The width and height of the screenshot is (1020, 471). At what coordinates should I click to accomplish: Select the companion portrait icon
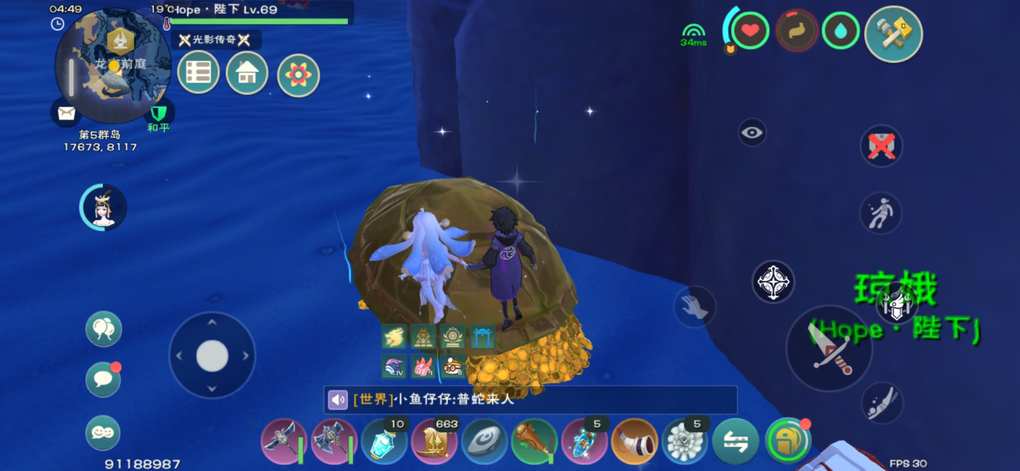103,207
